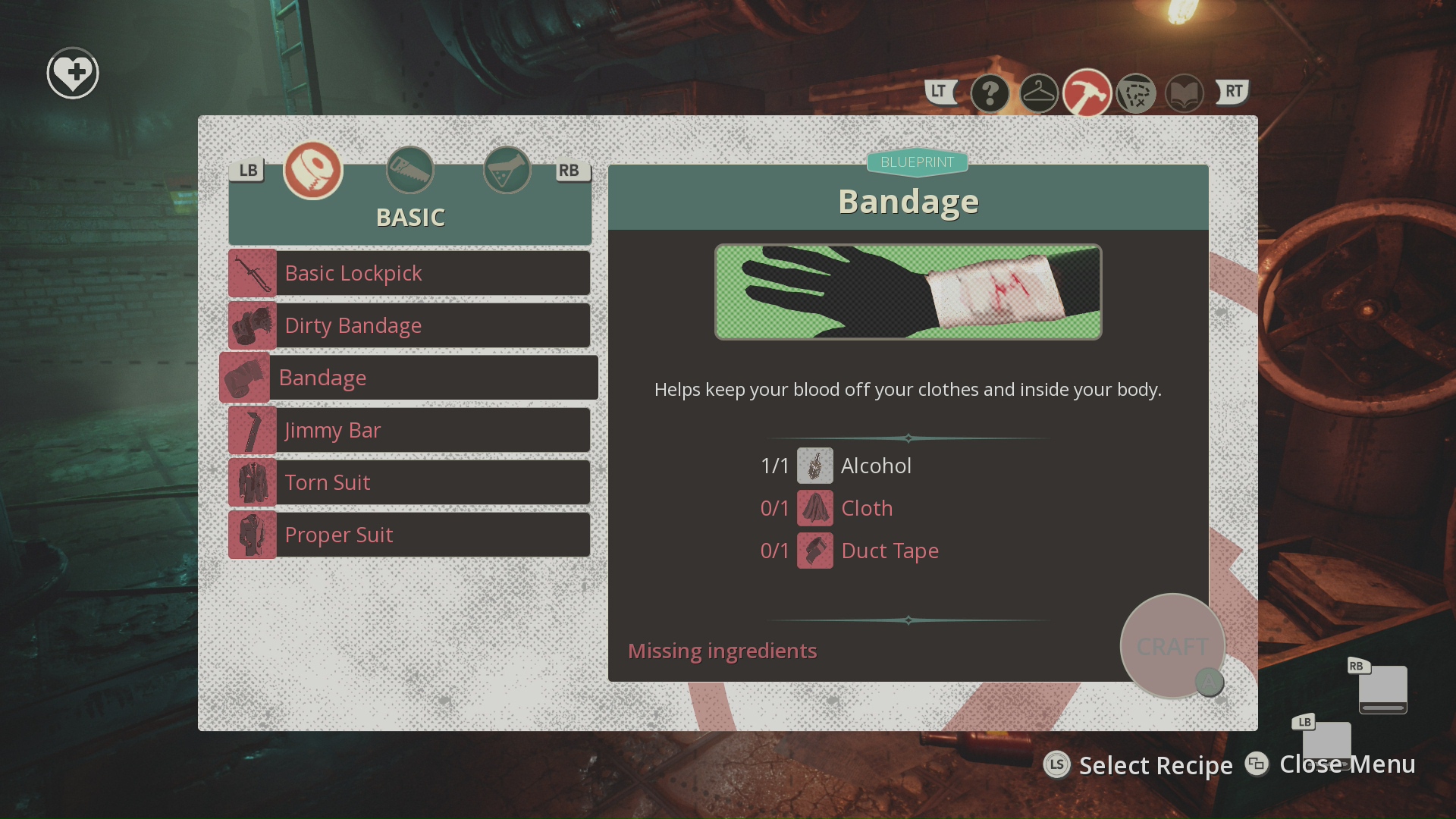The height and width of the screenshot is (819, 1456).
Task: Click the heart health status icon
Action: pyautogui.click(x=73, y=74)
